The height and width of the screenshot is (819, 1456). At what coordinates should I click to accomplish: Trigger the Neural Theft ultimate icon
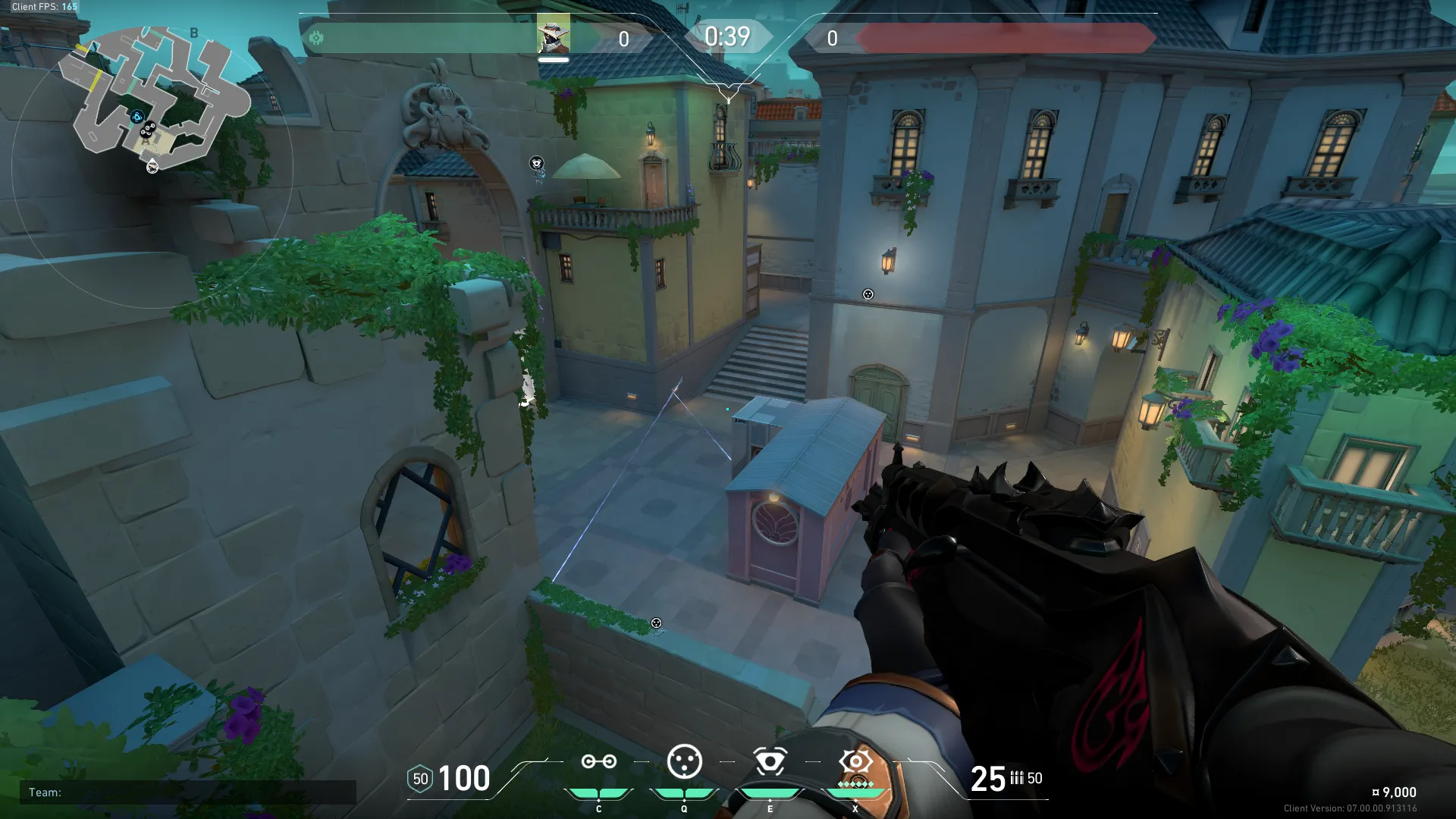[855, 762]
